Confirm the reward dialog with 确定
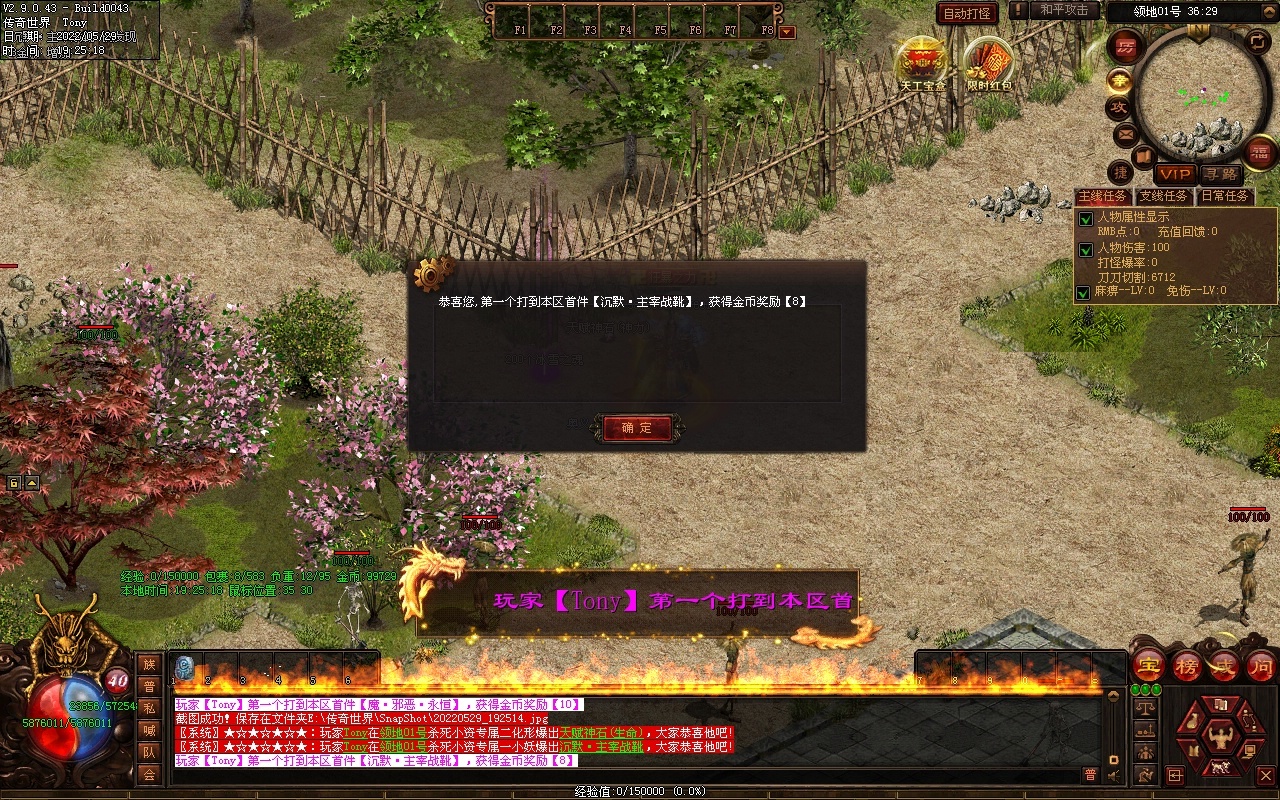Viewport: 1280px width, 800px height. click(637, 428)
